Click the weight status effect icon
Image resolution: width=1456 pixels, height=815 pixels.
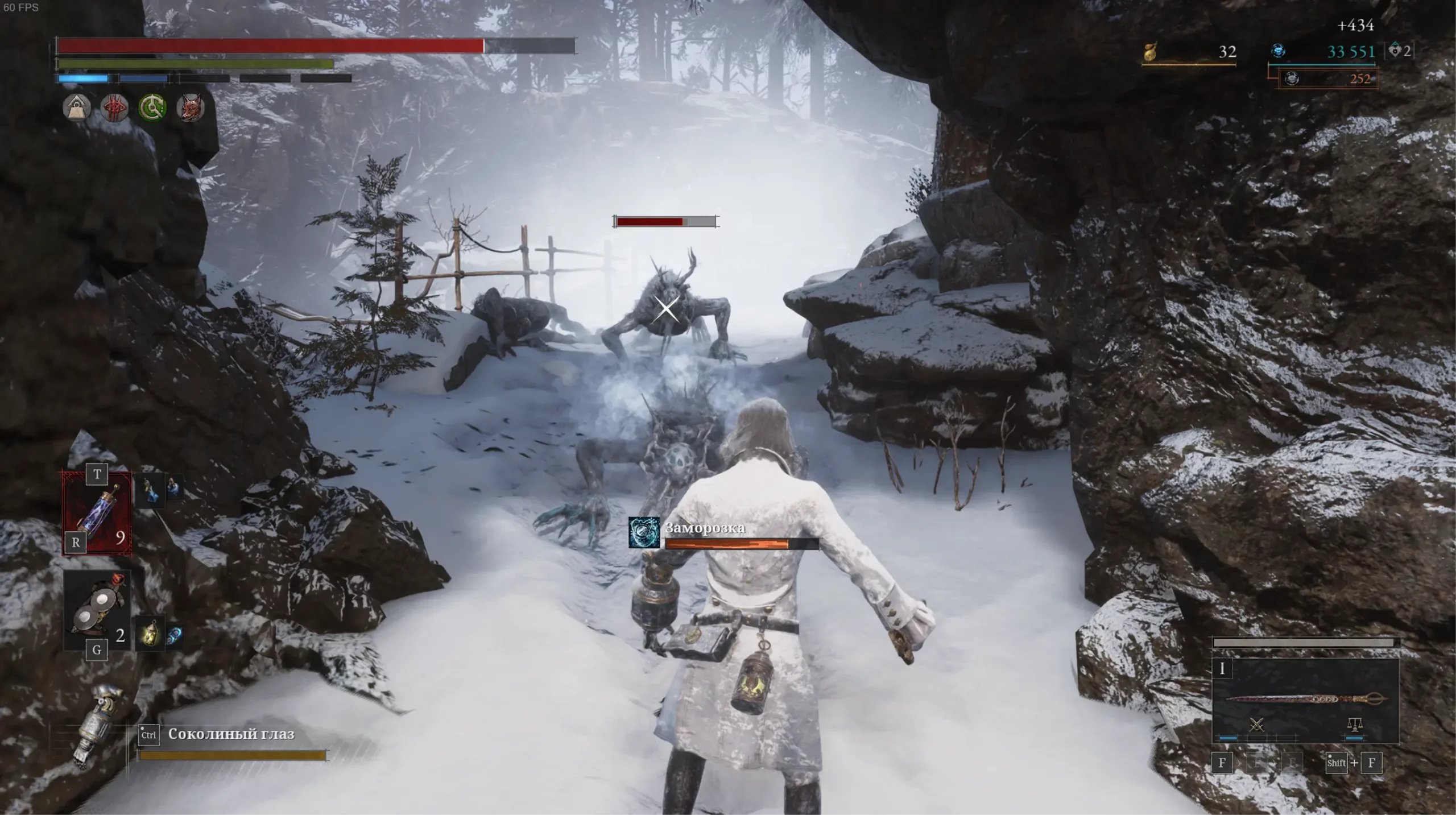(77, 107)
